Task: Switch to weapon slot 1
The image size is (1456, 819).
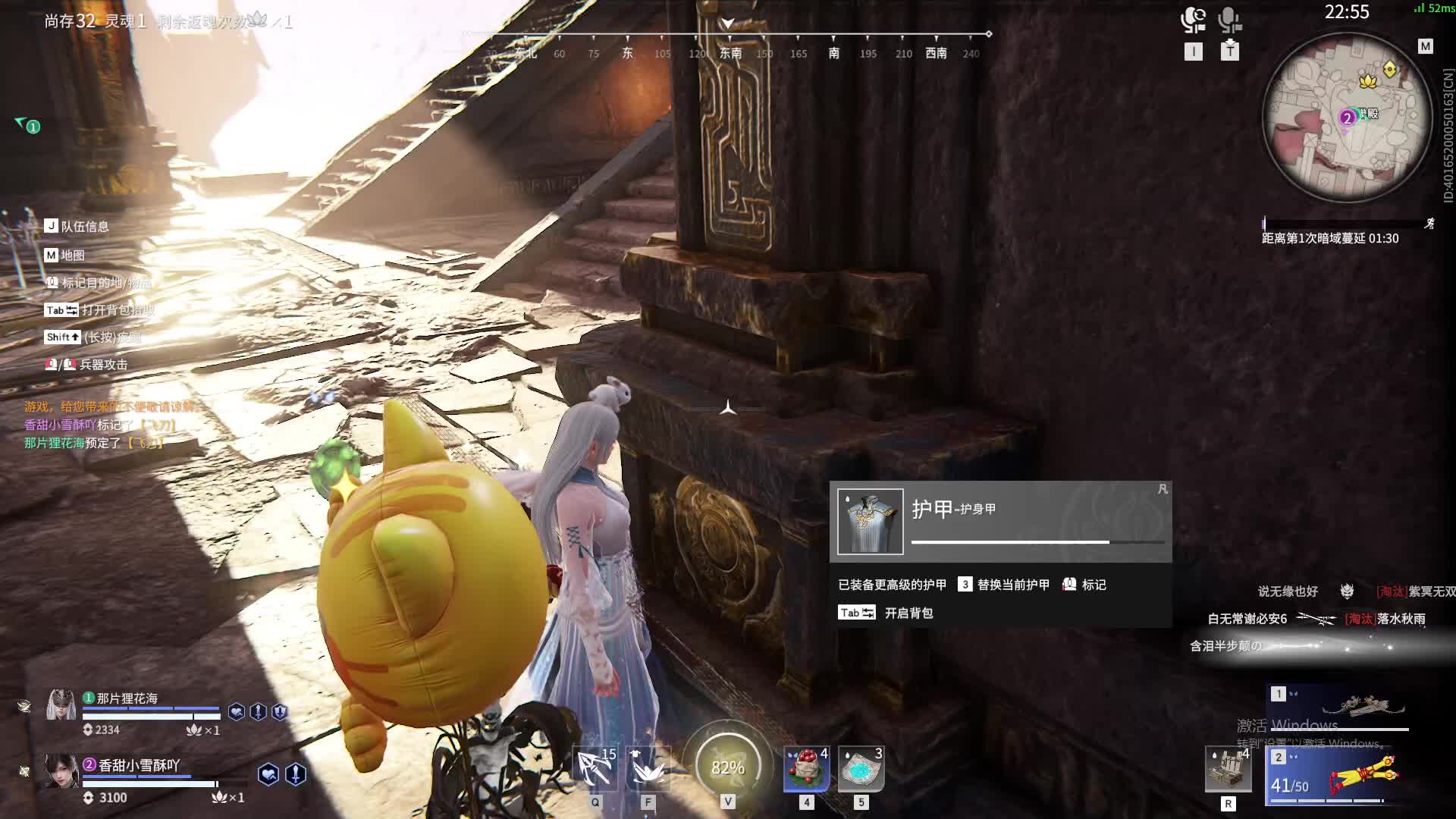Action: (1338, 706)
